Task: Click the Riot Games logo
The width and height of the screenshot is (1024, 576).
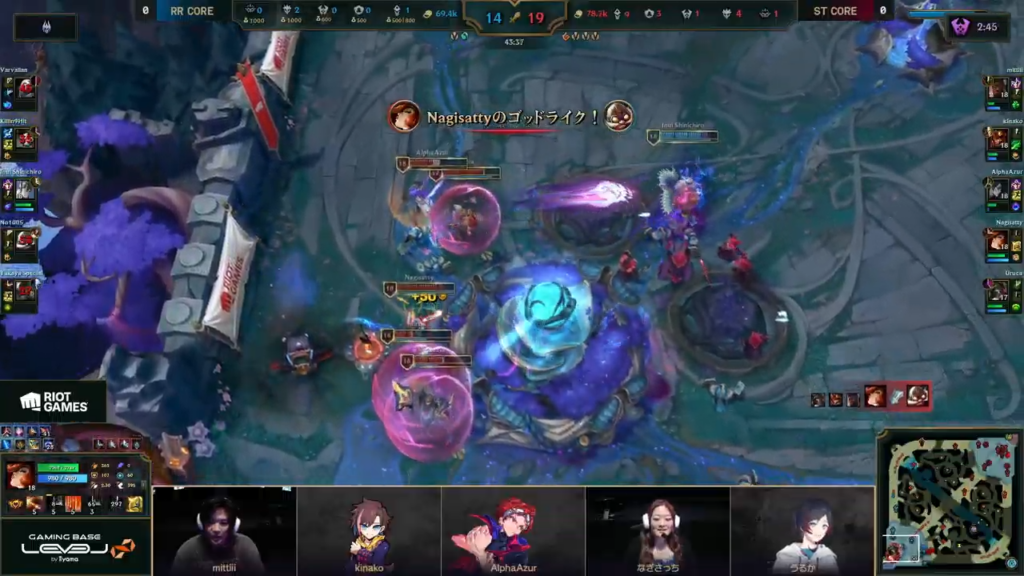Action: (x=53, y=402)
